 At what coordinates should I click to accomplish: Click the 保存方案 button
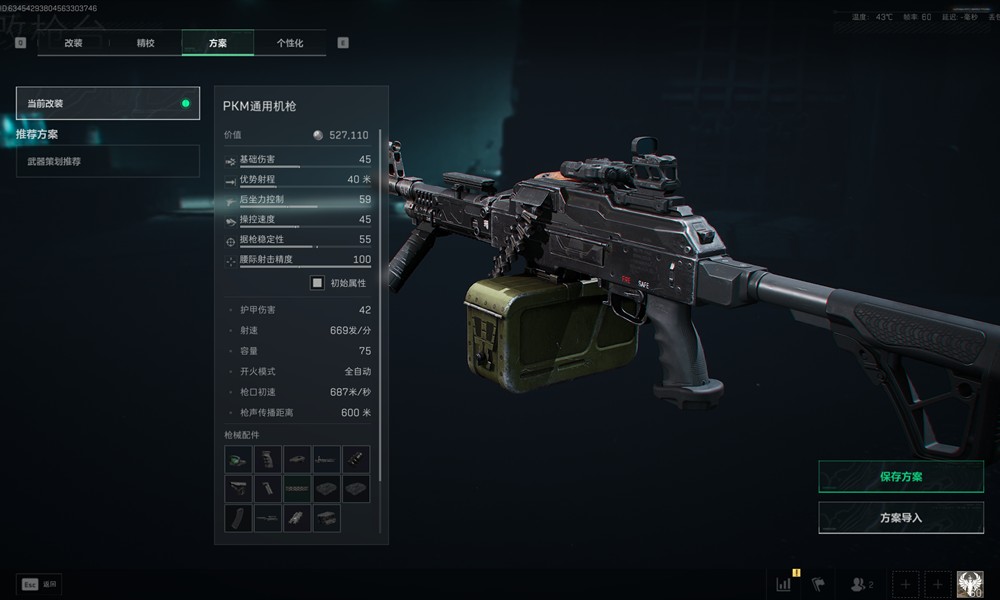pos(900,477)
